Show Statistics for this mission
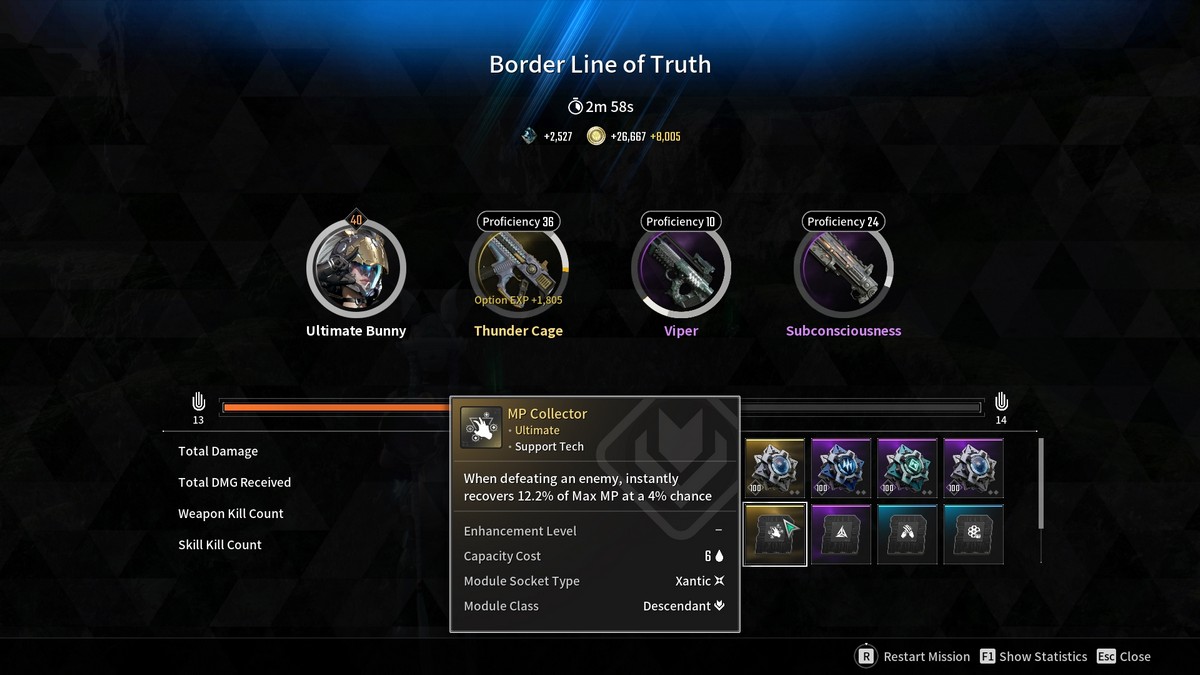This screenshot has width=1200, height=675. 1033,657
